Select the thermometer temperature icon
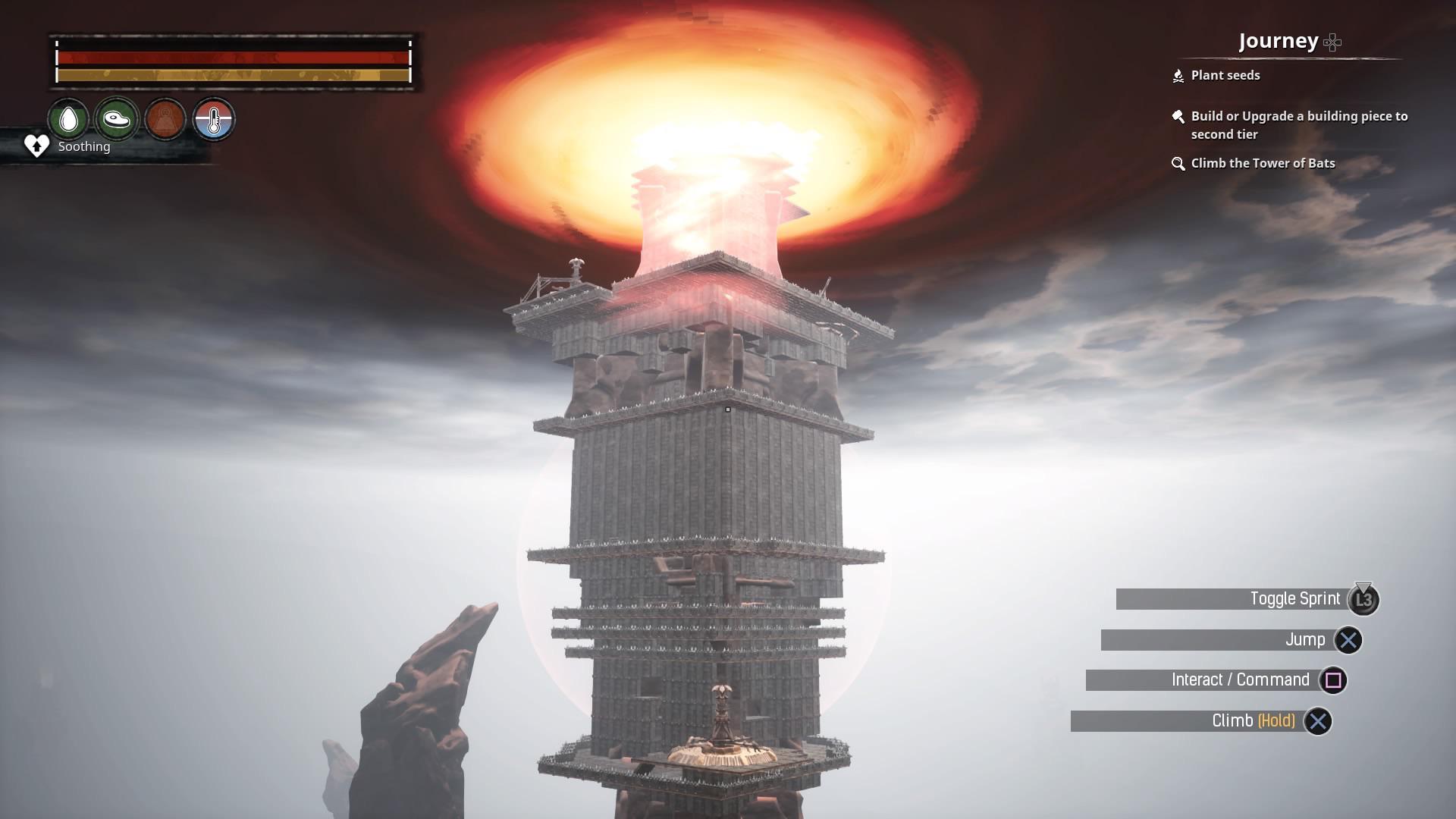Viewport: 1456px width, 819px height. pyautogui.click(x=215, y=119)
